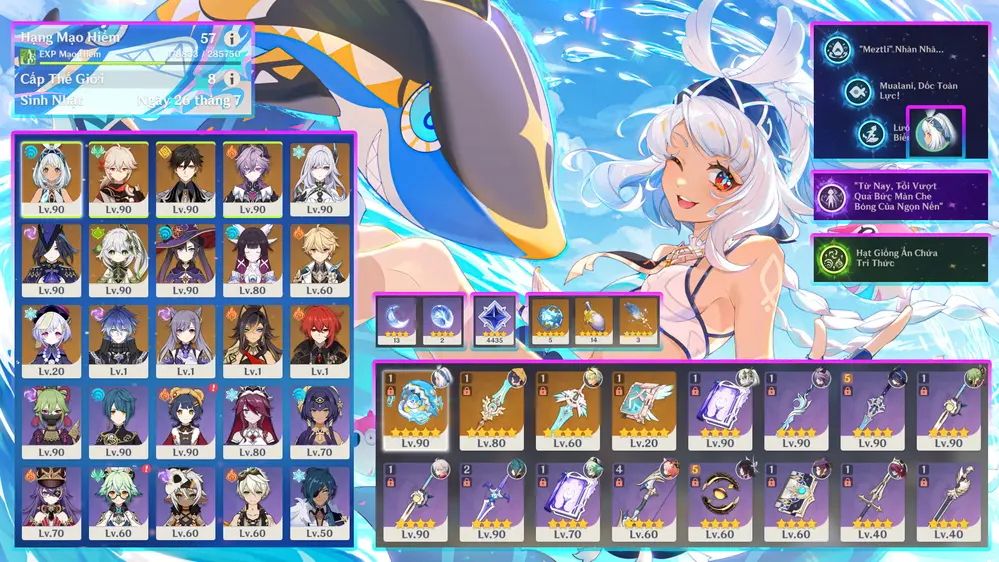Select the Mualani character portrait
Image resolution: width=999 pixels, height=562 pixels.
point(52,179)
